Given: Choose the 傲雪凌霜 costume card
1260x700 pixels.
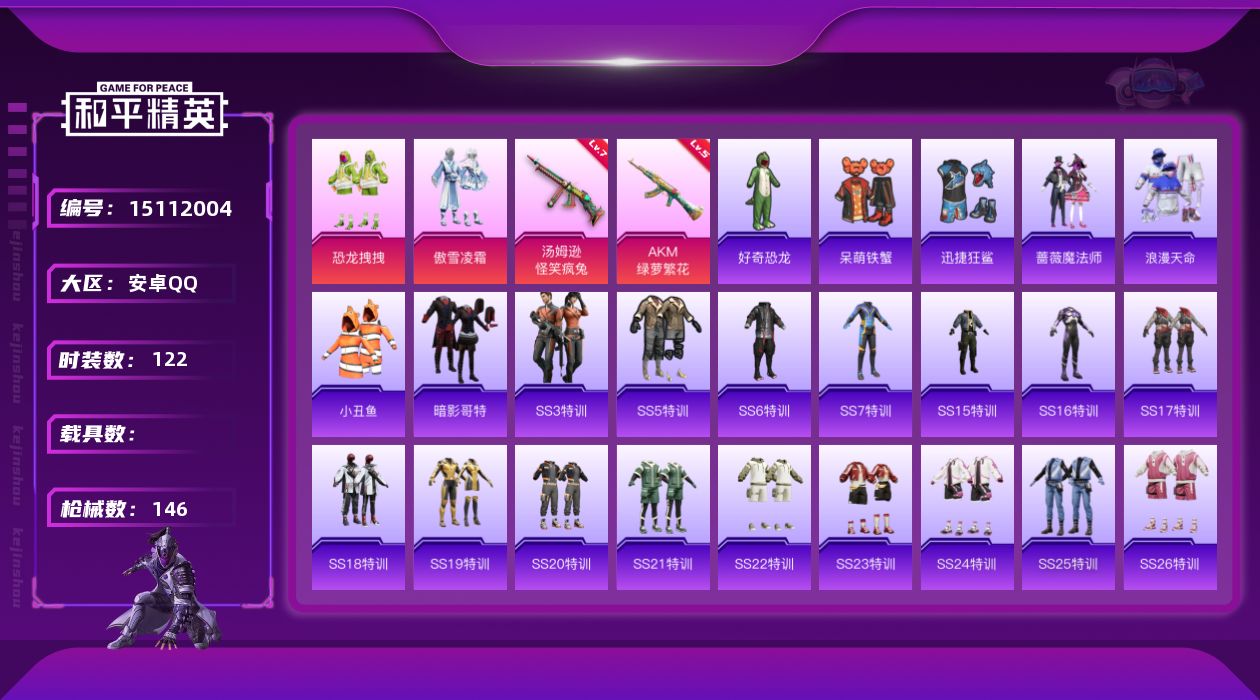Looking at the screenshot, I should [x=460, y=211].
